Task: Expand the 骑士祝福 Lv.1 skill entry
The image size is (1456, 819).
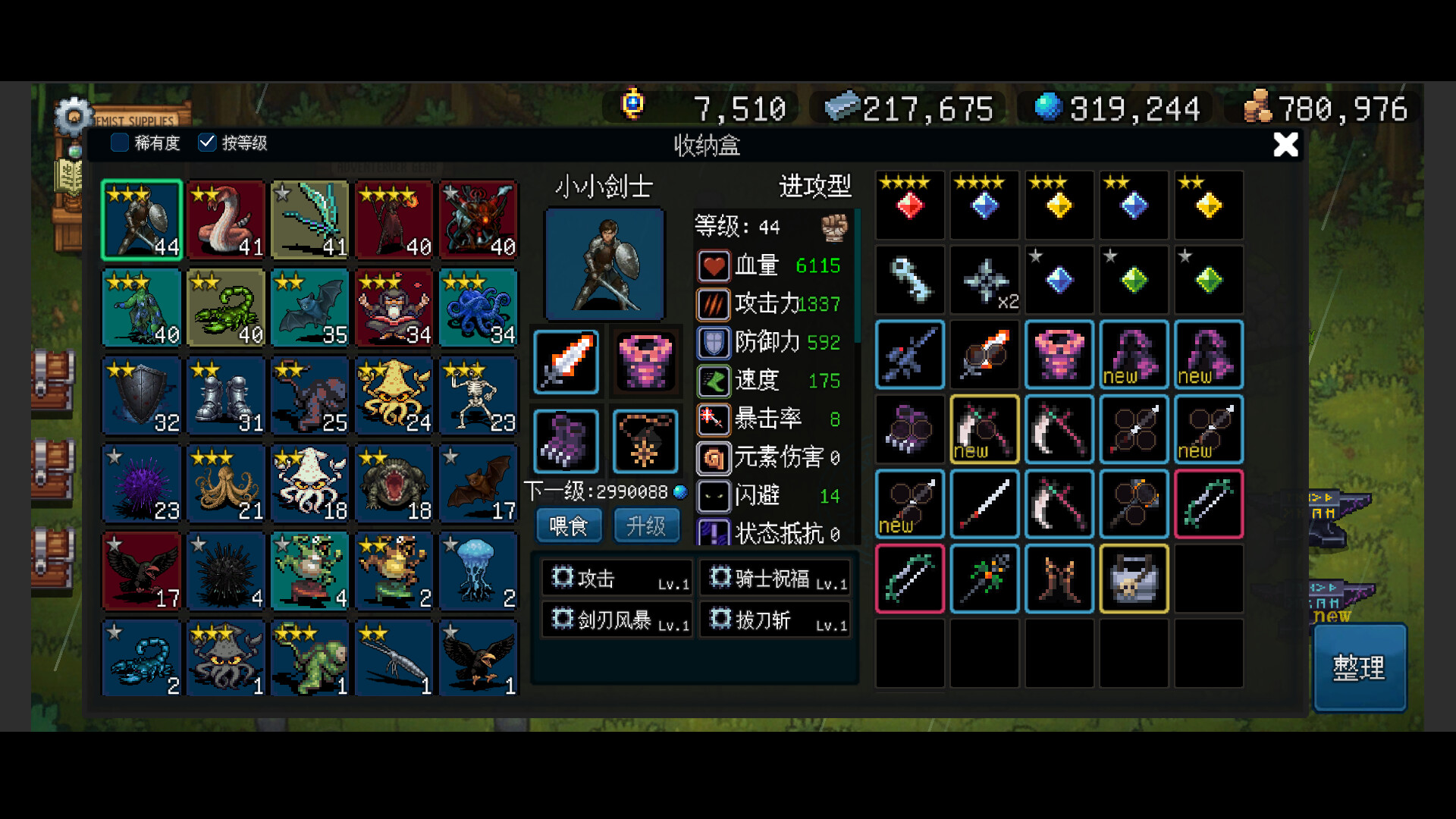Action: coord(774,577)
